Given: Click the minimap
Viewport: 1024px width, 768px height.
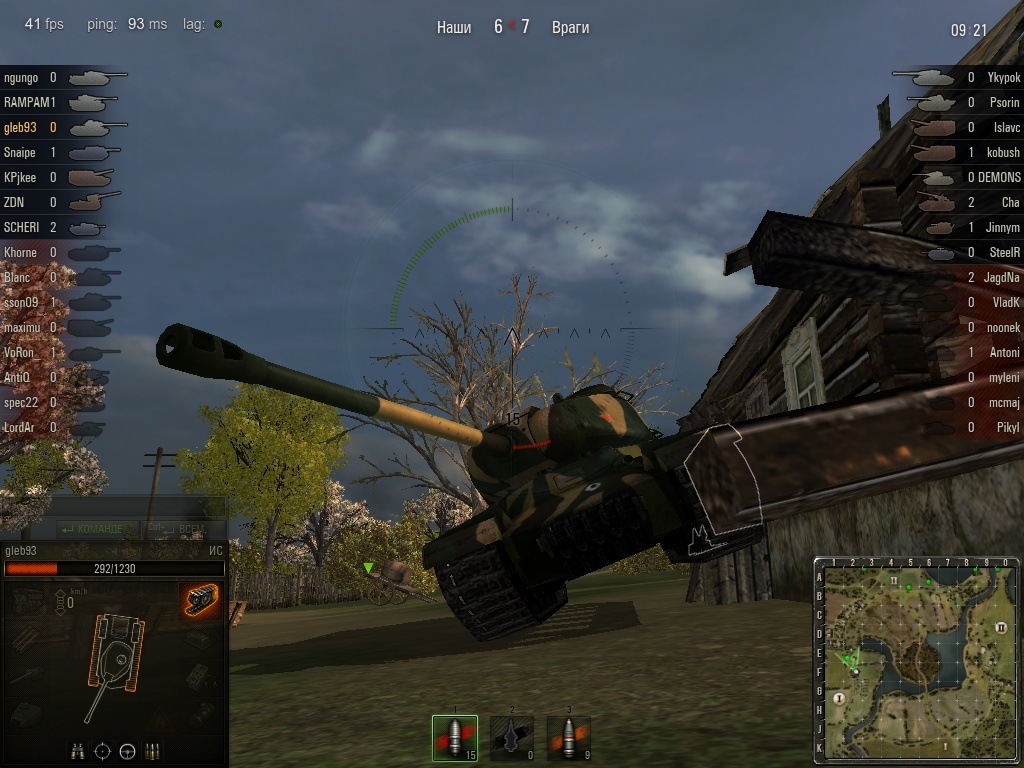Looking at the screenshot, I should pos(915,659).
